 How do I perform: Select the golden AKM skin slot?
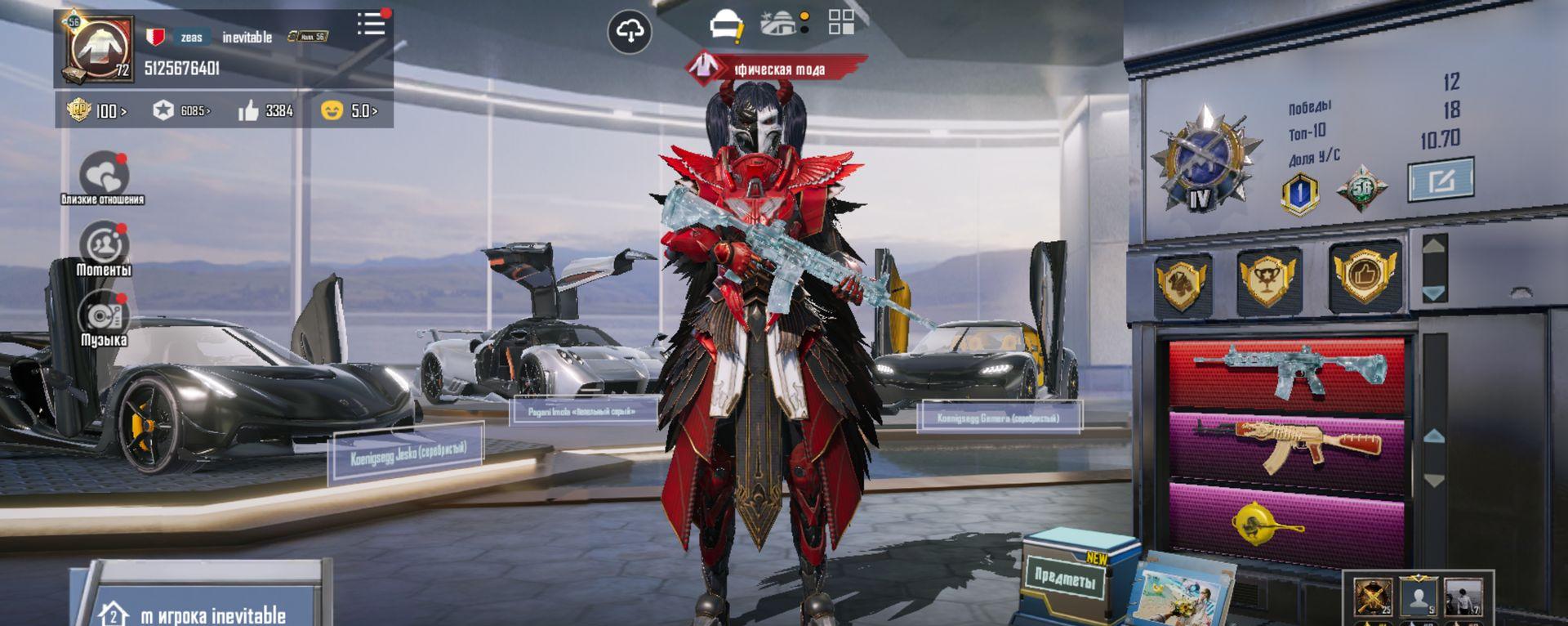pyautogui.click(x=1287, y=445)
